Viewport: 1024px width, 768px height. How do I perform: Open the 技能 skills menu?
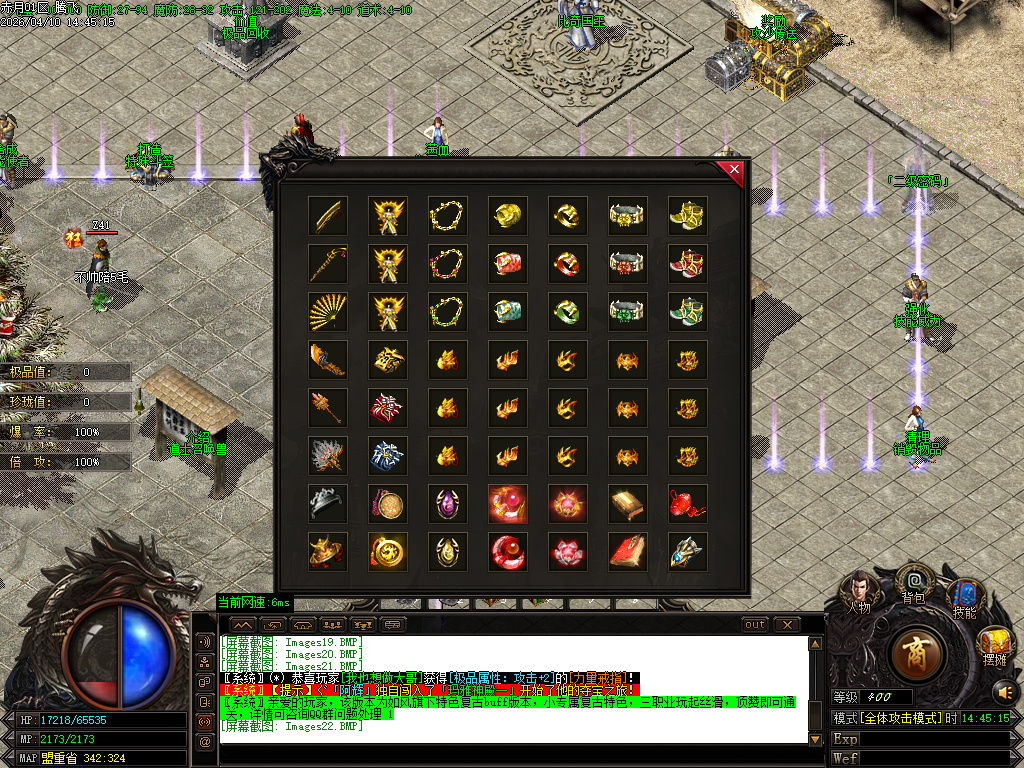tap(964, 598)
